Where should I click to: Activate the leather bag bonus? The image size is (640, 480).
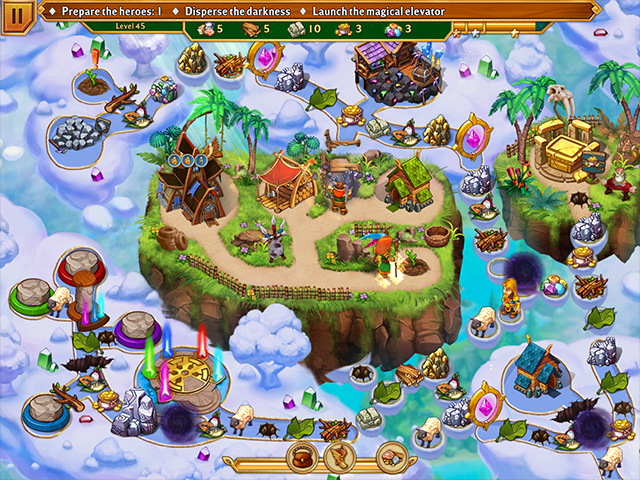[301, 458]
